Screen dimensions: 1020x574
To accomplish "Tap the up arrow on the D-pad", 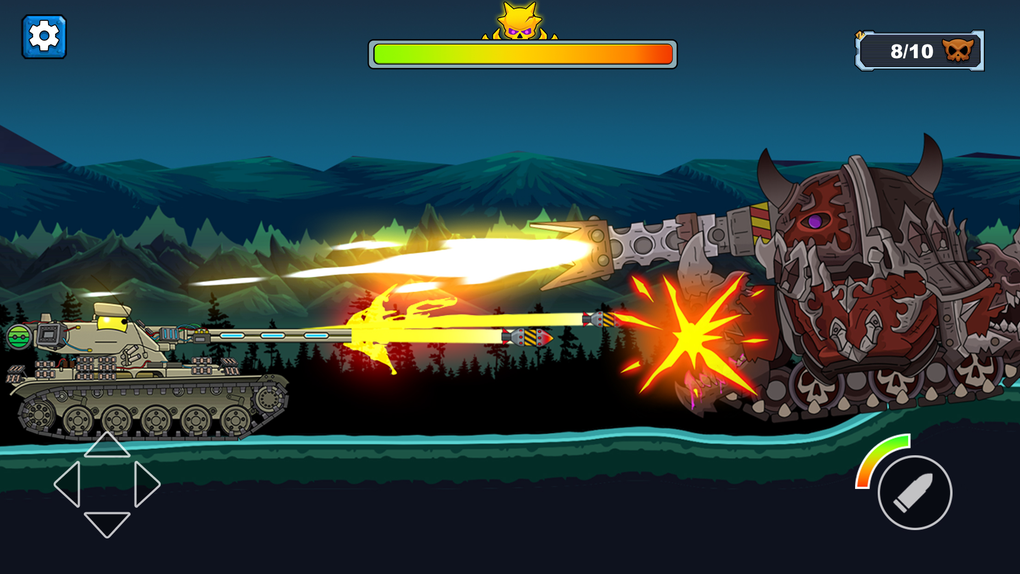I will 106,445.
